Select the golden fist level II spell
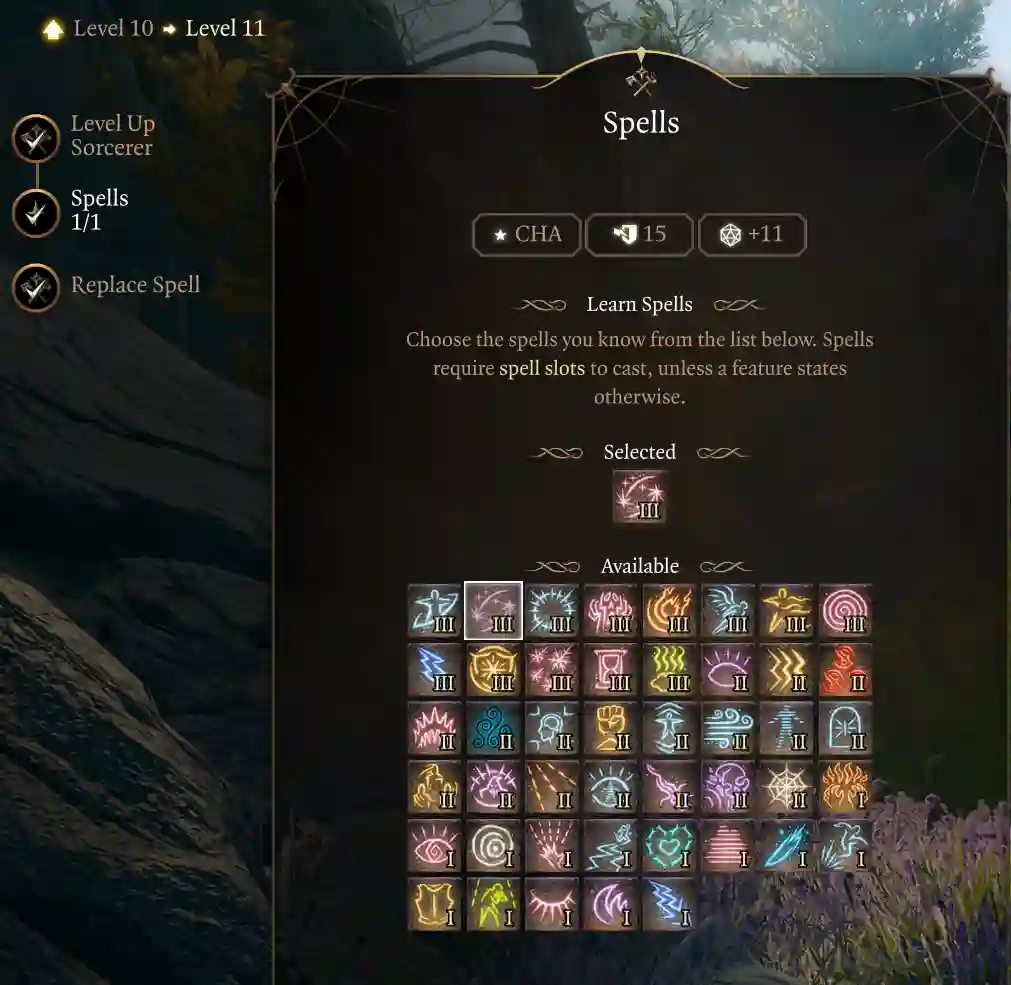The height and width of the screenshot is (985, 1011). [611, 728]
